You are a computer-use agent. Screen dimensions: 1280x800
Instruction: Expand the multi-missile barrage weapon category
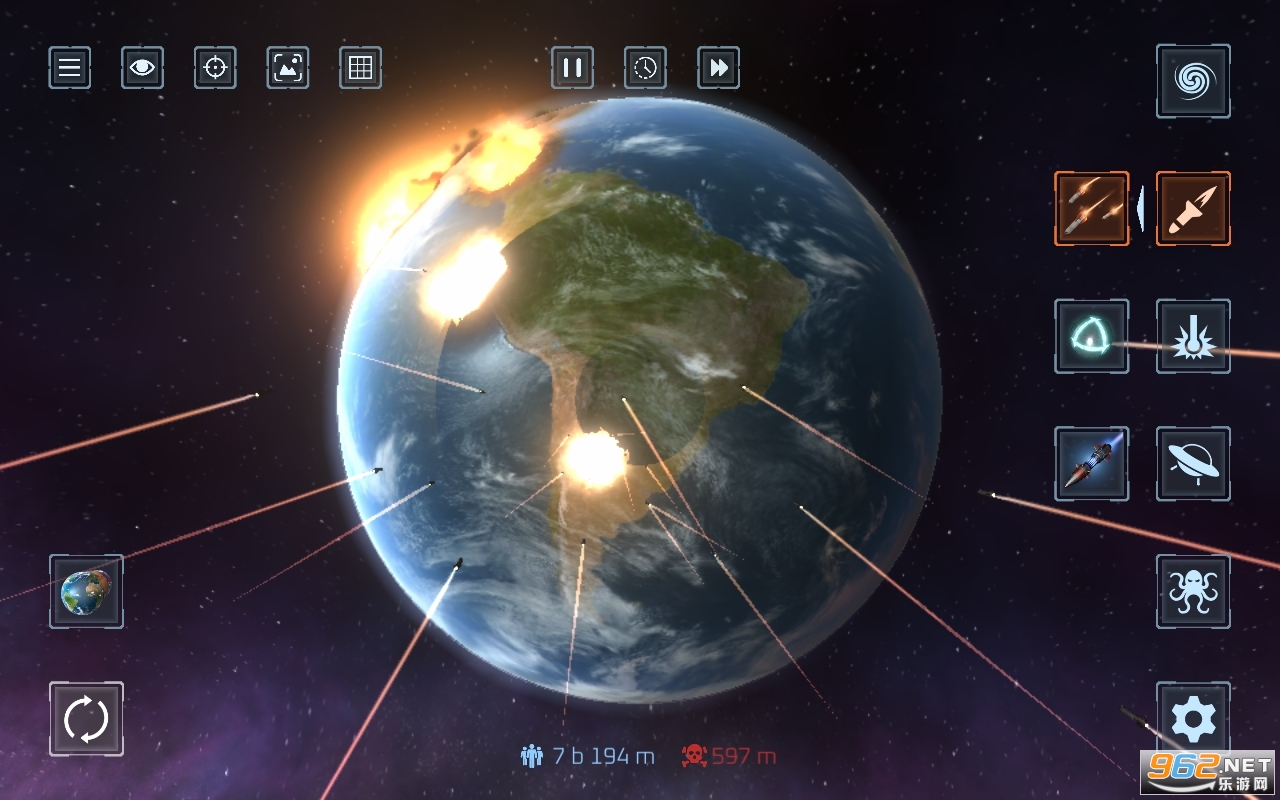[x=1092, y=207]
